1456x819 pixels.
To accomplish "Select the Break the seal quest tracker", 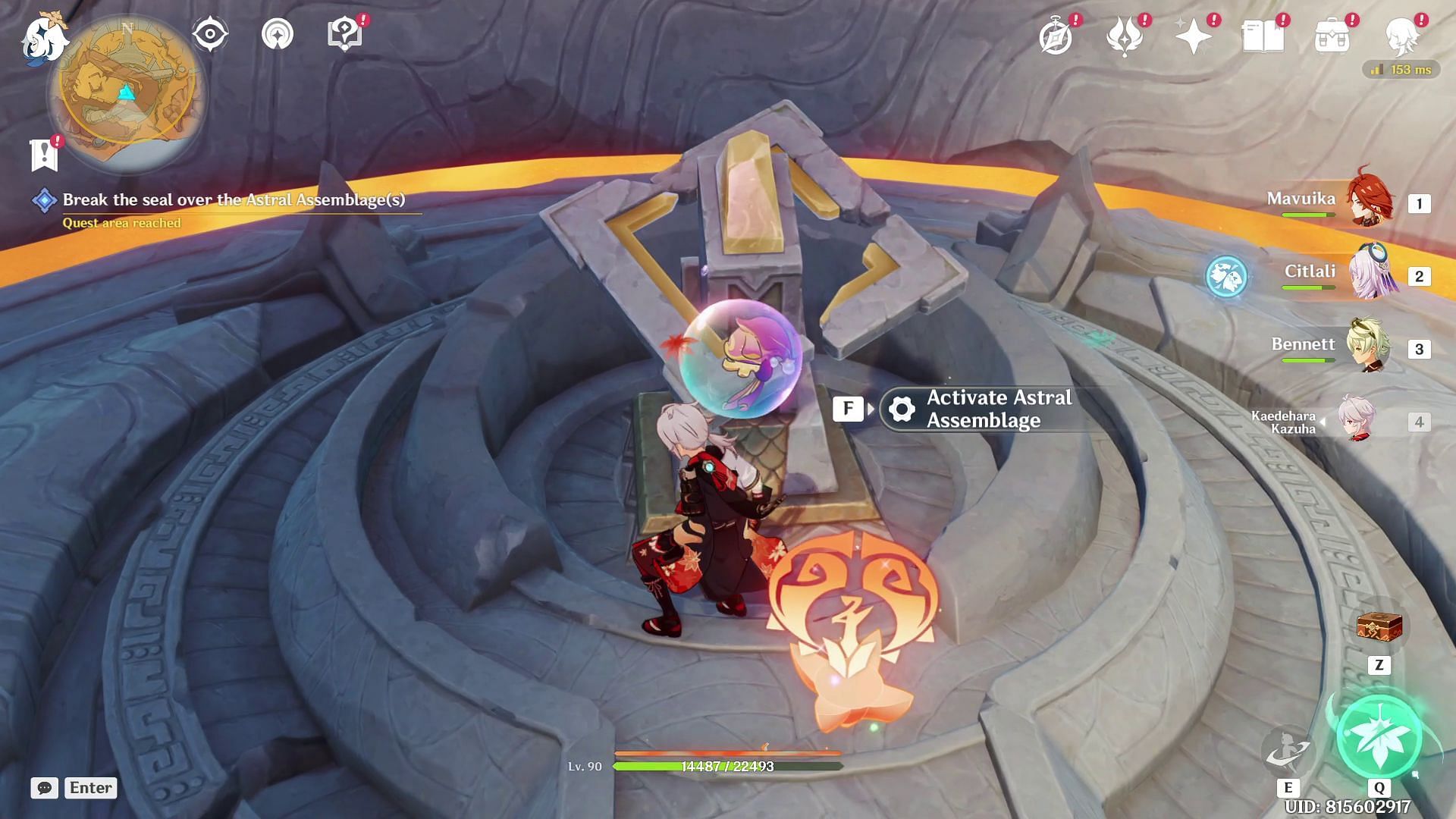I will click(233, 200).
